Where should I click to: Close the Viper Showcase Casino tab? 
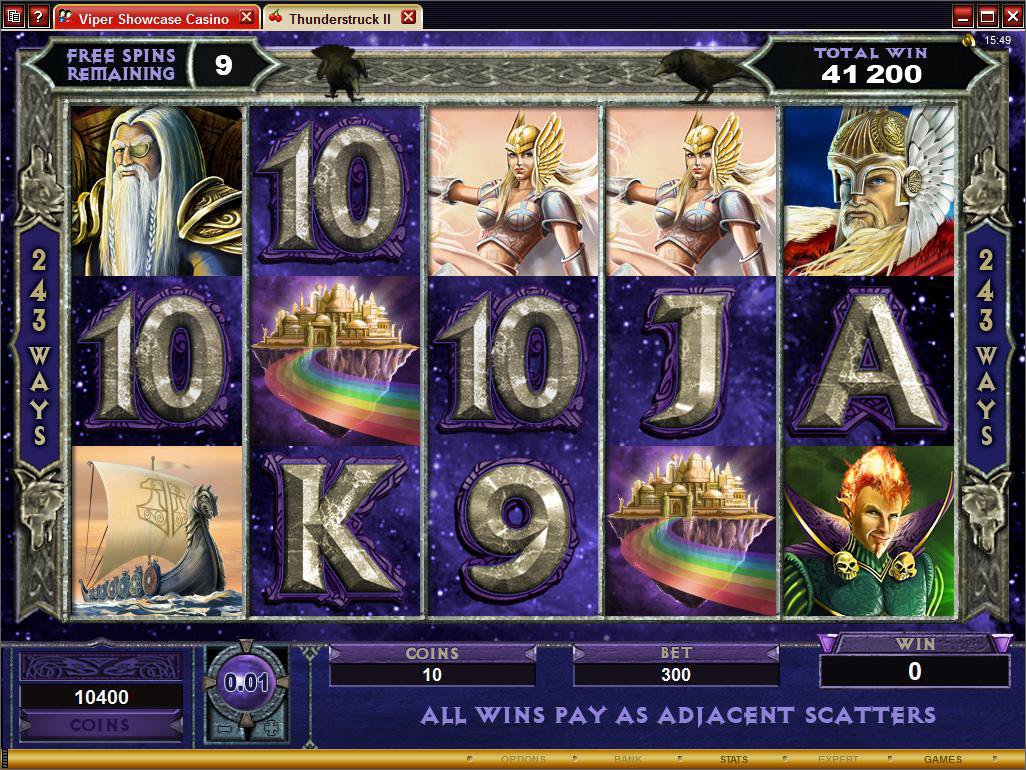point(246,17)
